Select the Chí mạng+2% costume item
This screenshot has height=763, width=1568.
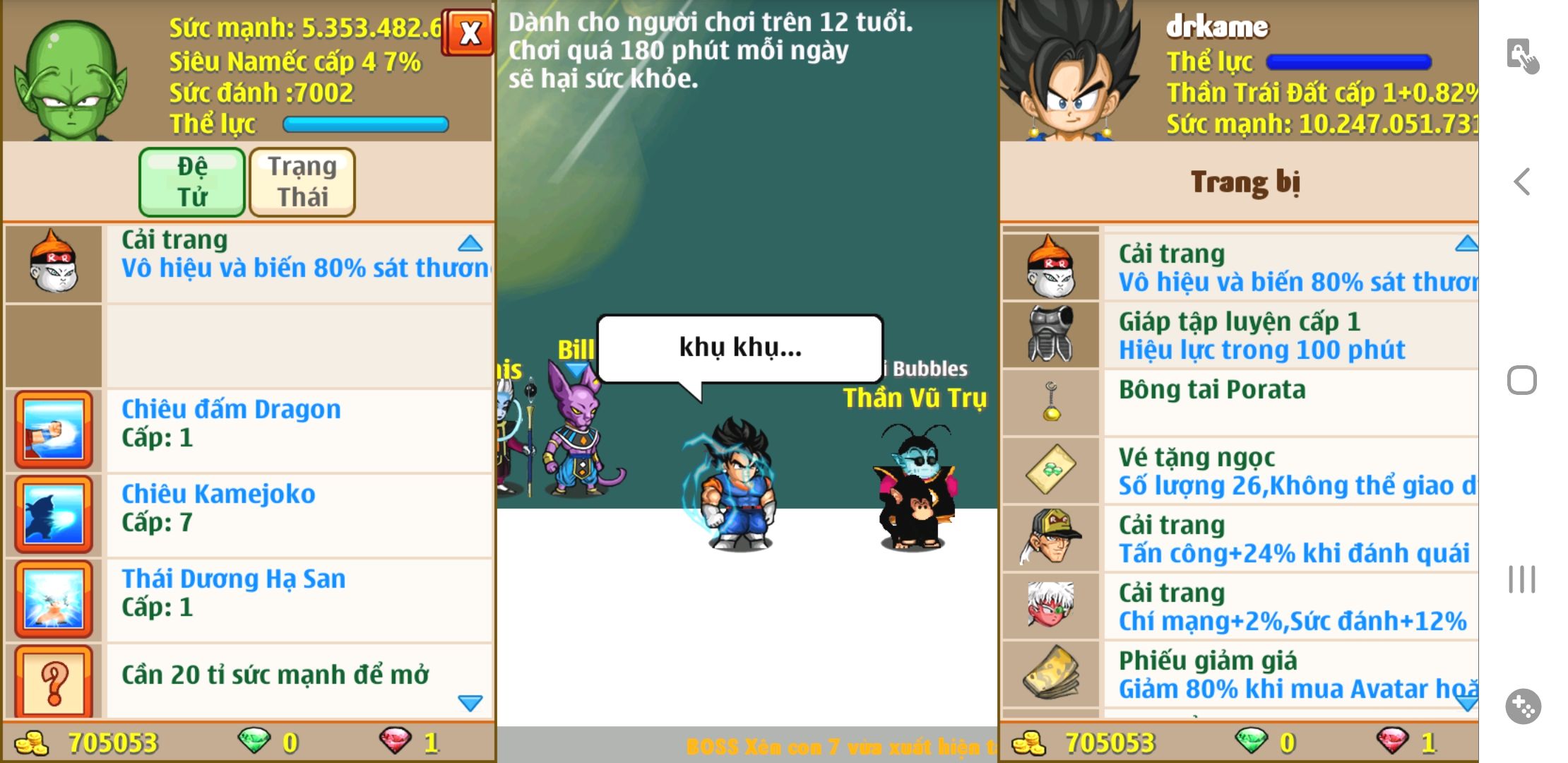pos(1291,607)
